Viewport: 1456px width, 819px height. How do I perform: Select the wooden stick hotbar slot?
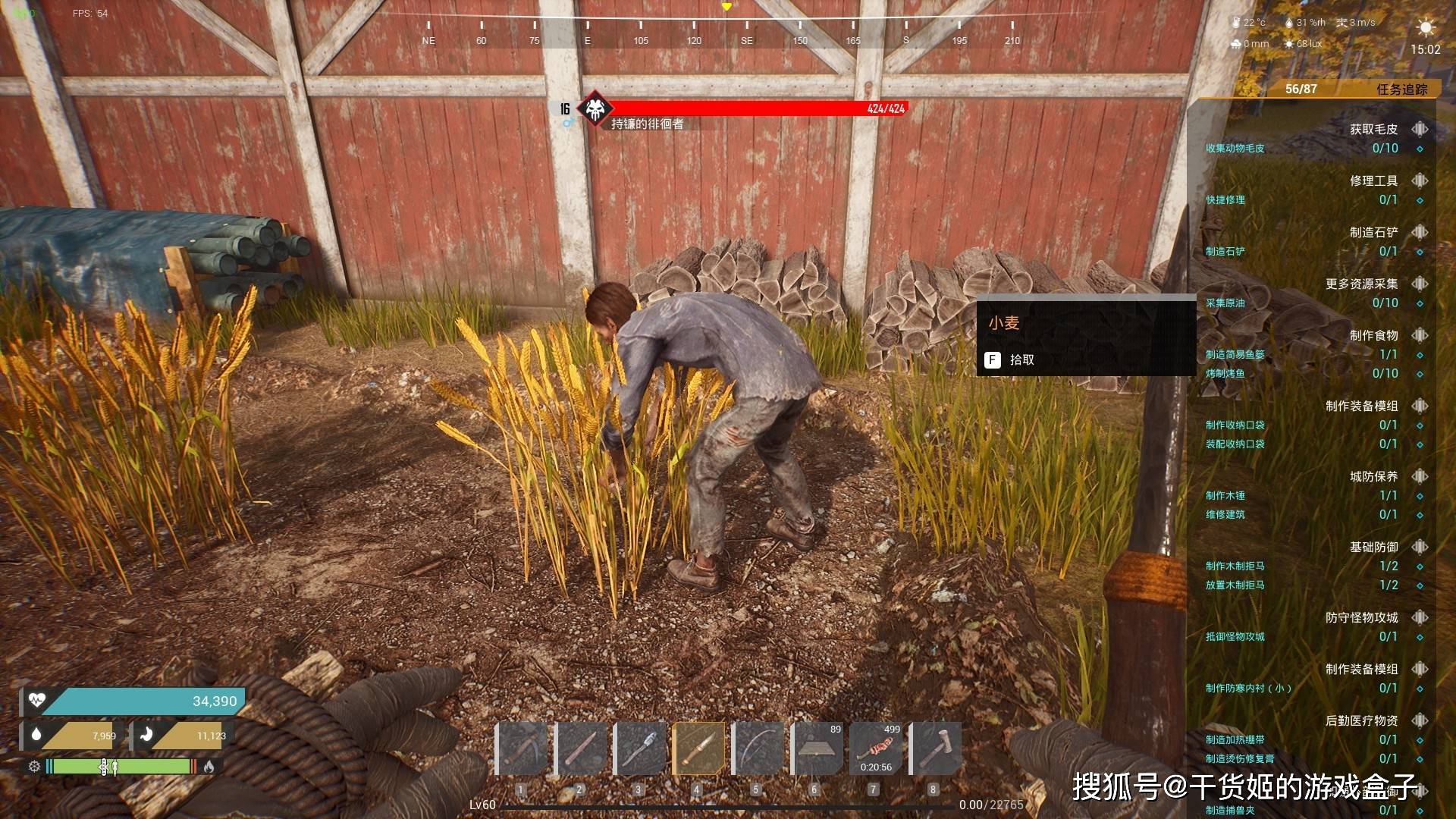tap(581, 748)
